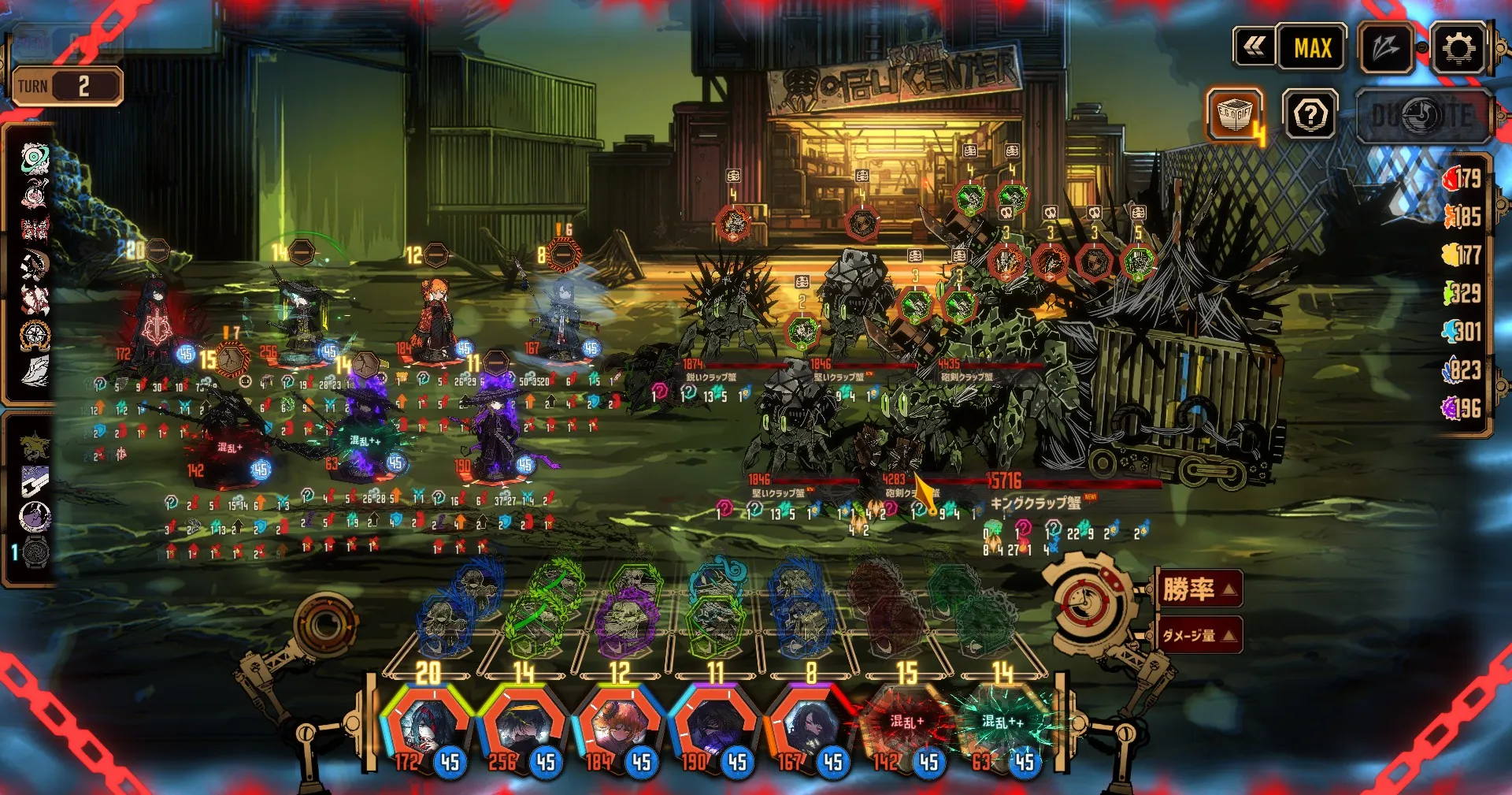Click the MAX button
The image size is (1512, 795).
point(1312,49)
